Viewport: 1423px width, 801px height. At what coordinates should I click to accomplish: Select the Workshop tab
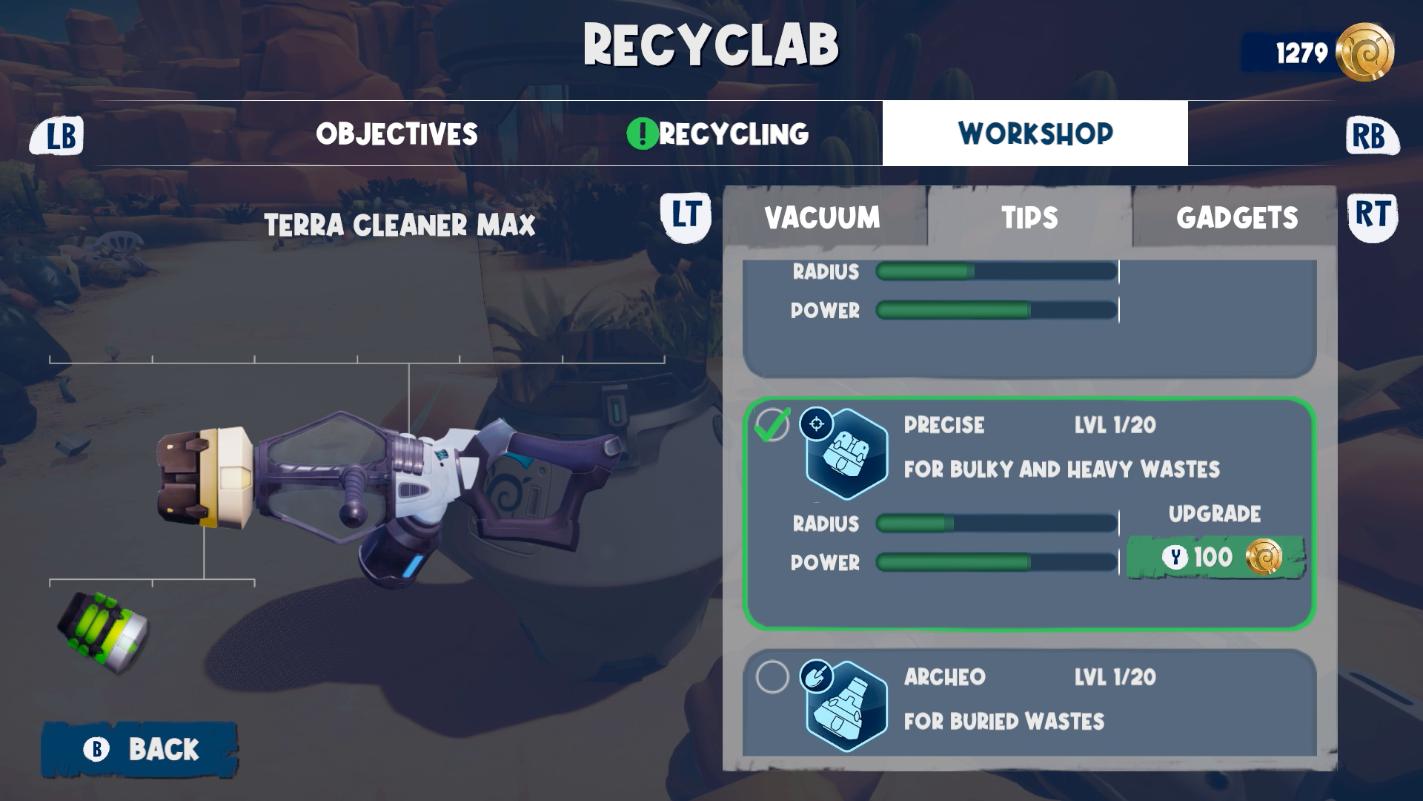(x=1035, y=133)
